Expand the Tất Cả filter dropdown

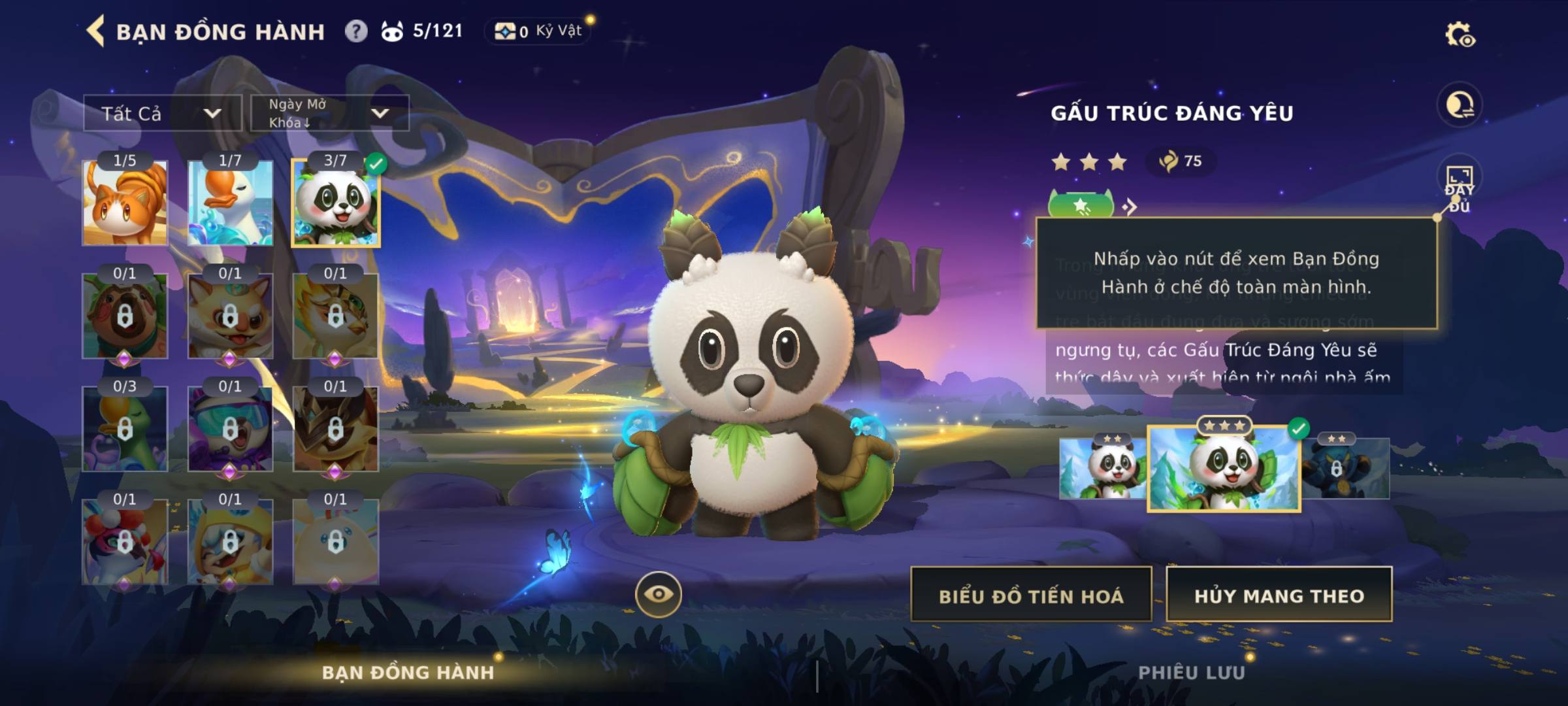coord(162,114)
